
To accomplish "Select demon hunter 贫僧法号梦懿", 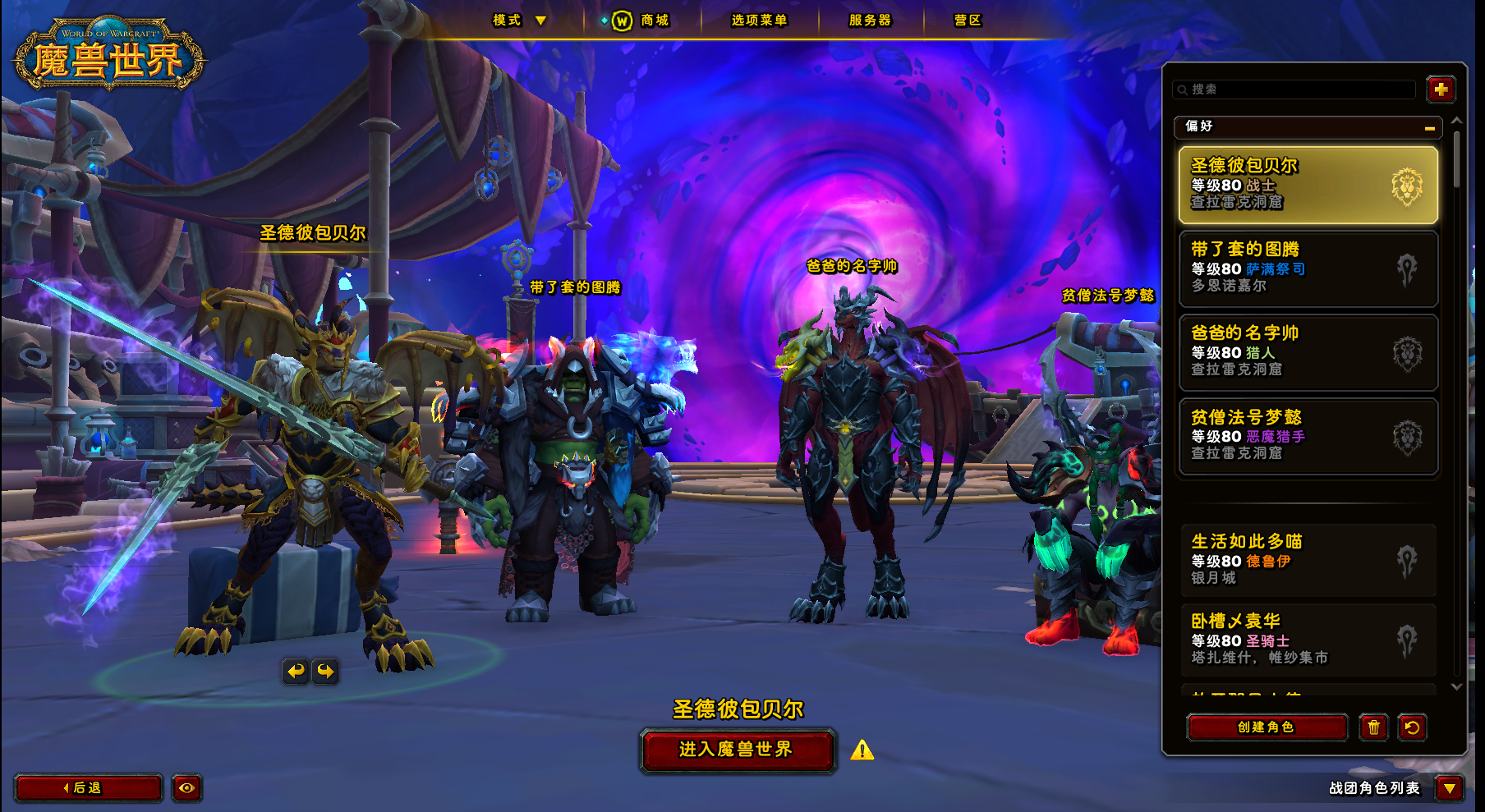I will (1308, 436).
